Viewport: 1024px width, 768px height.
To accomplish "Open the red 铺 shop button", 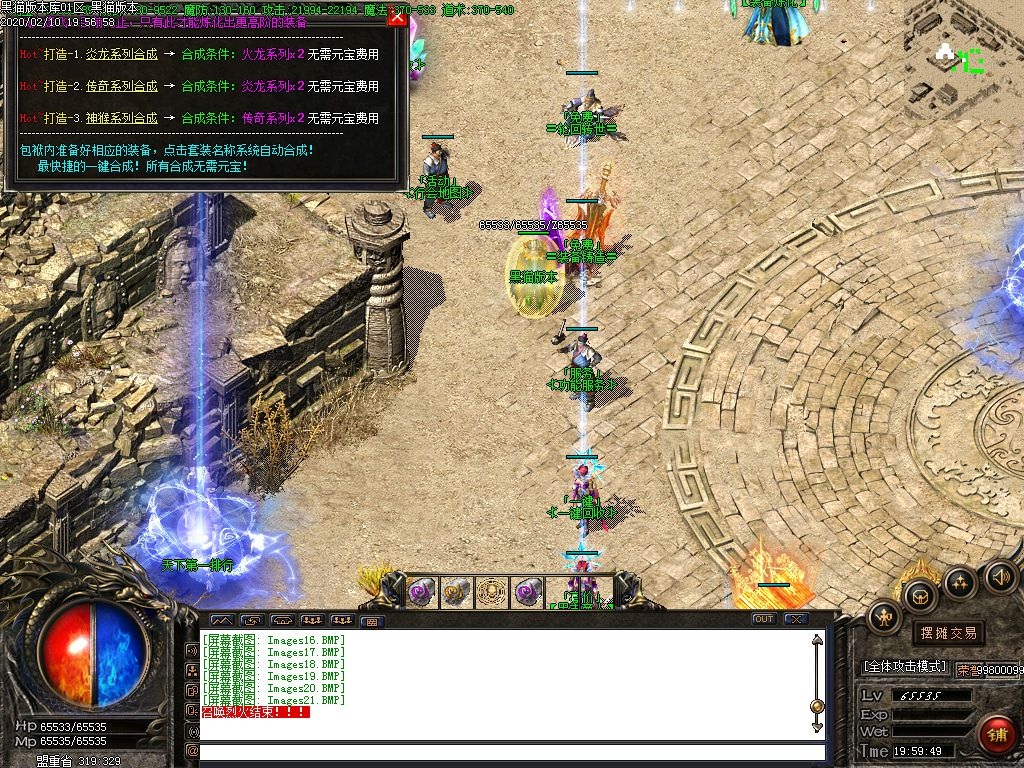I will pos(996,735).
